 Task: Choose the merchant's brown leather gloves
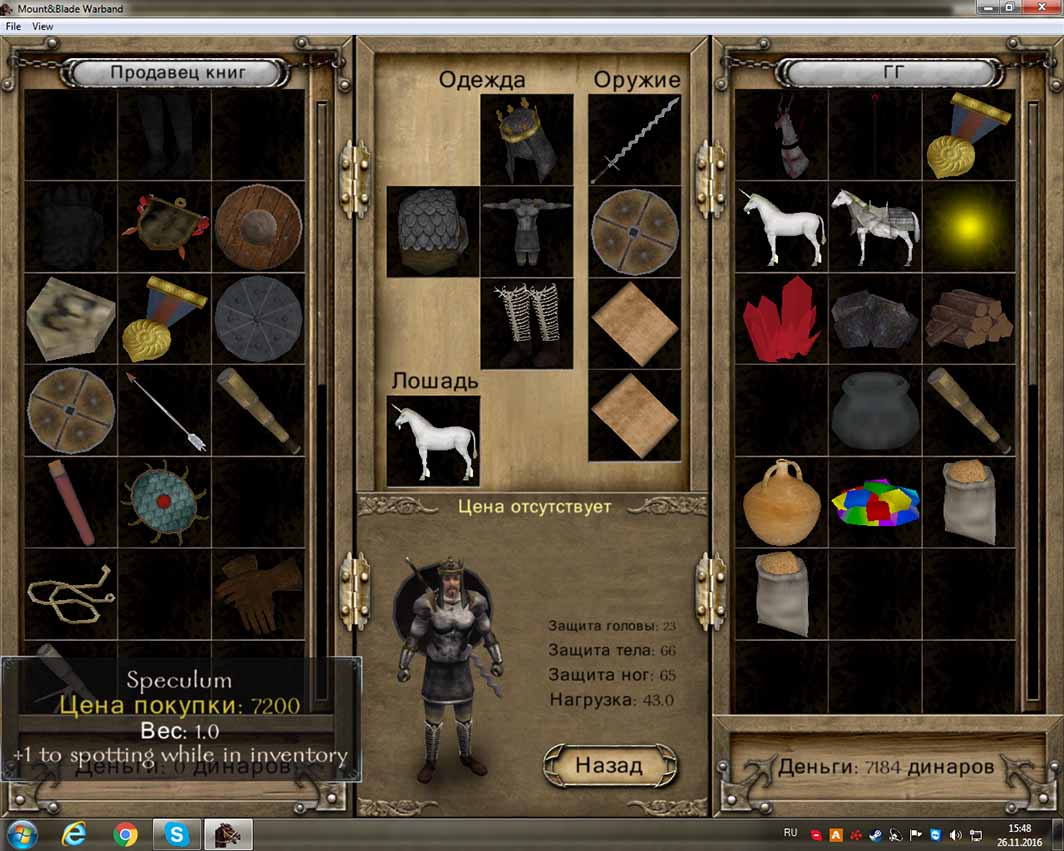point(257,592)
